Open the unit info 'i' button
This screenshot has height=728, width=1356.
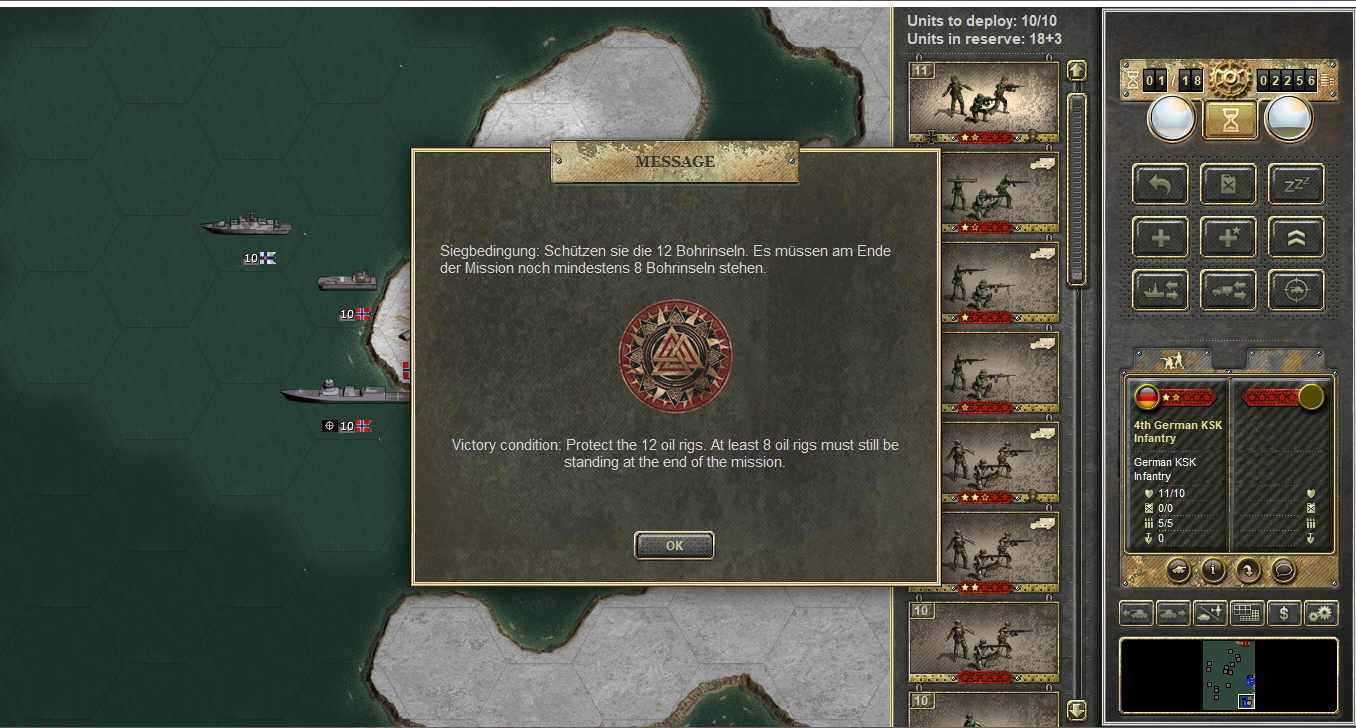(x=1213, y=570)
